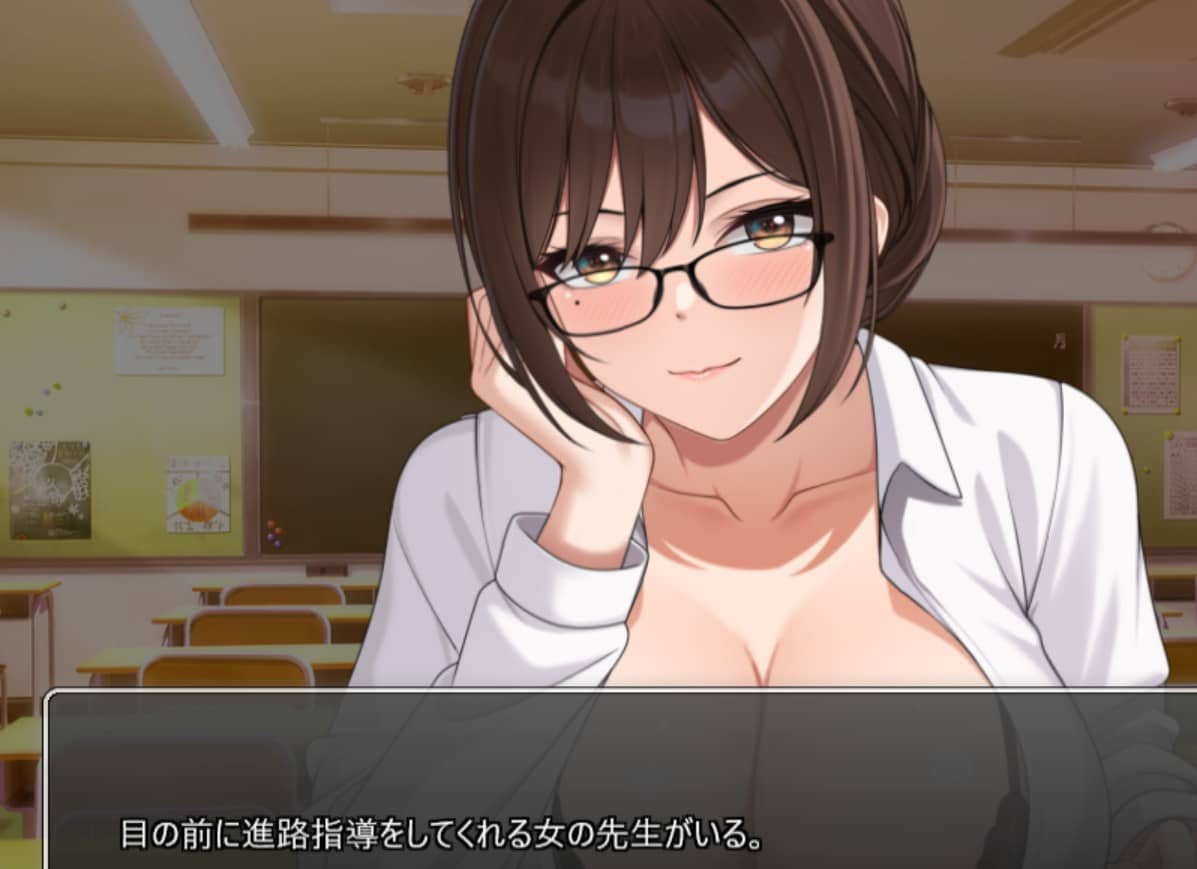
Task: Advance the dialogue by clicking the message window
Action: pyautogui.click(x=620, y=780)
